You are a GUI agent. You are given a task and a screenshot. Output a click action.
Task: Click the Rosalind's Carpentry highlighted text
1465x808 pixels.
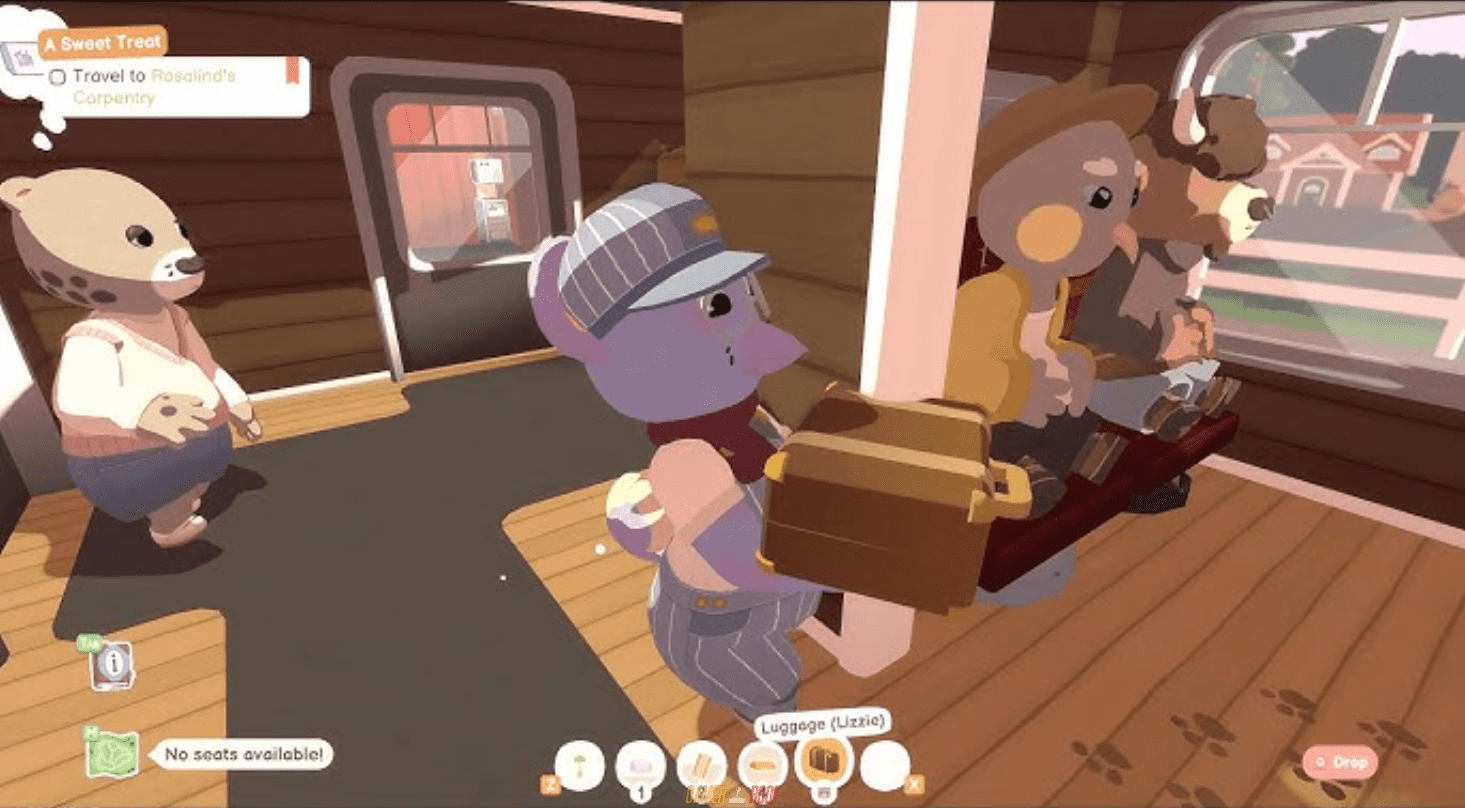[195, 79]
